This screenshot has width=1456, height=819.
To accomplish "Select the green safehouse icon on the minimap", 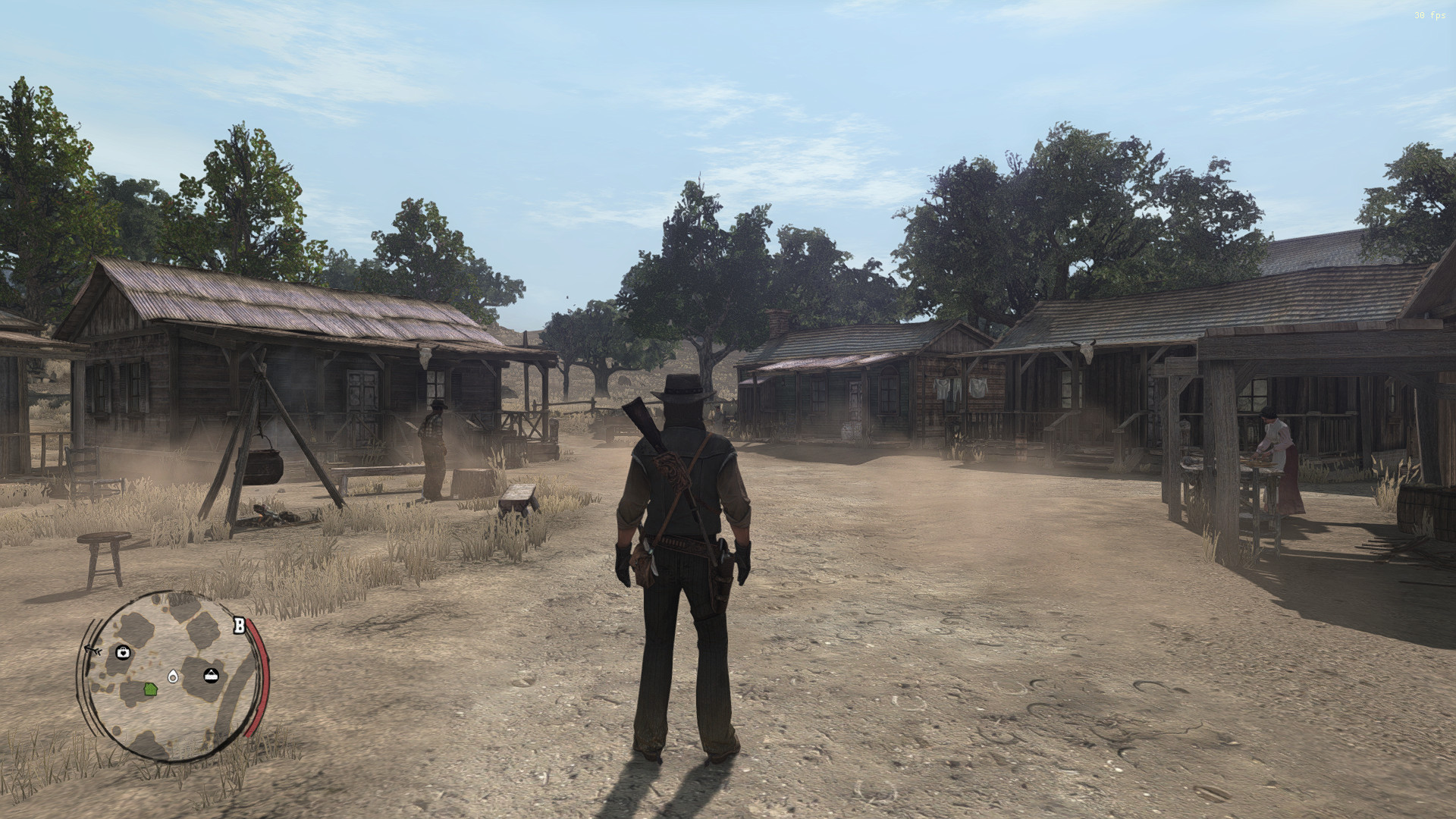I will (x=149, y=690).
